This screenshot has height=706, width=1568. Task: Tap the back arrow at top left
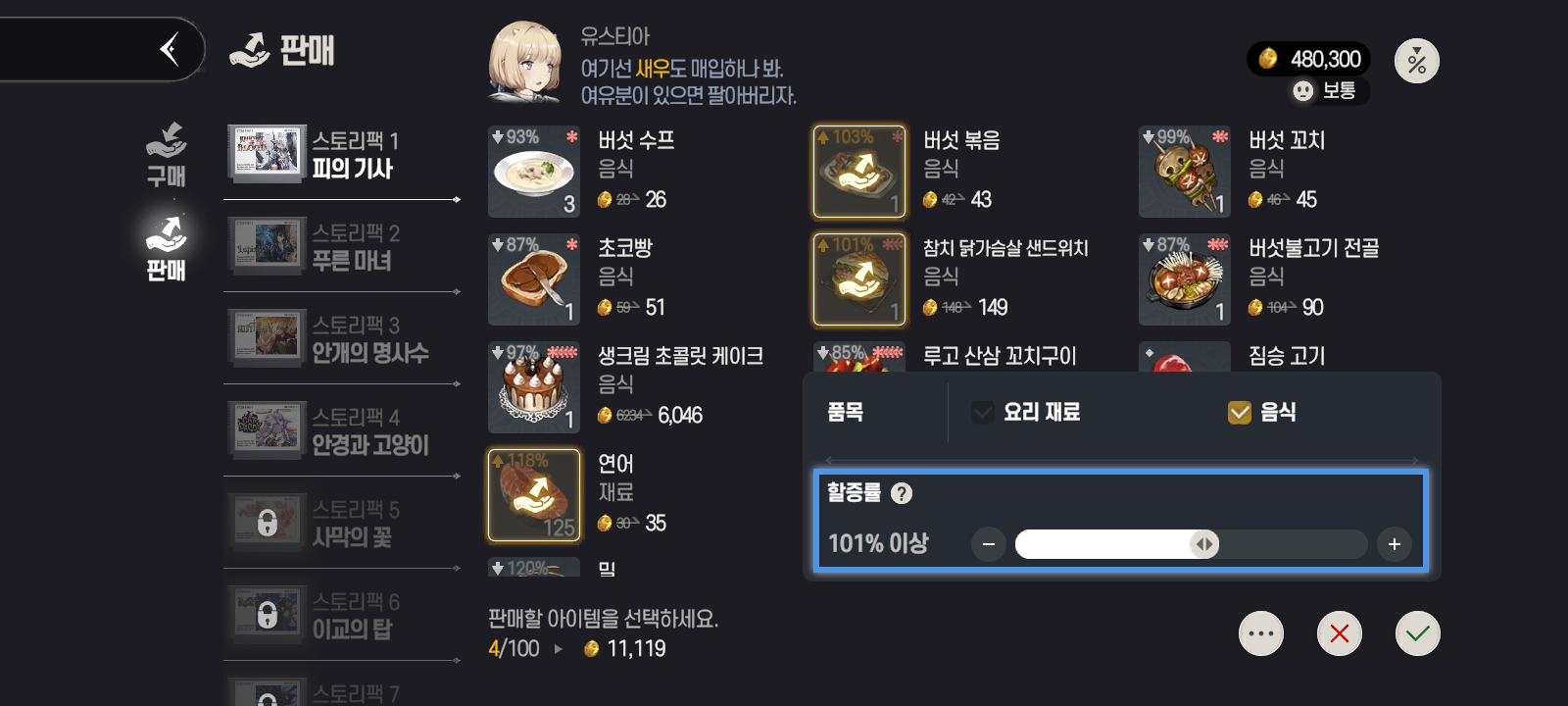coord(169,48)
